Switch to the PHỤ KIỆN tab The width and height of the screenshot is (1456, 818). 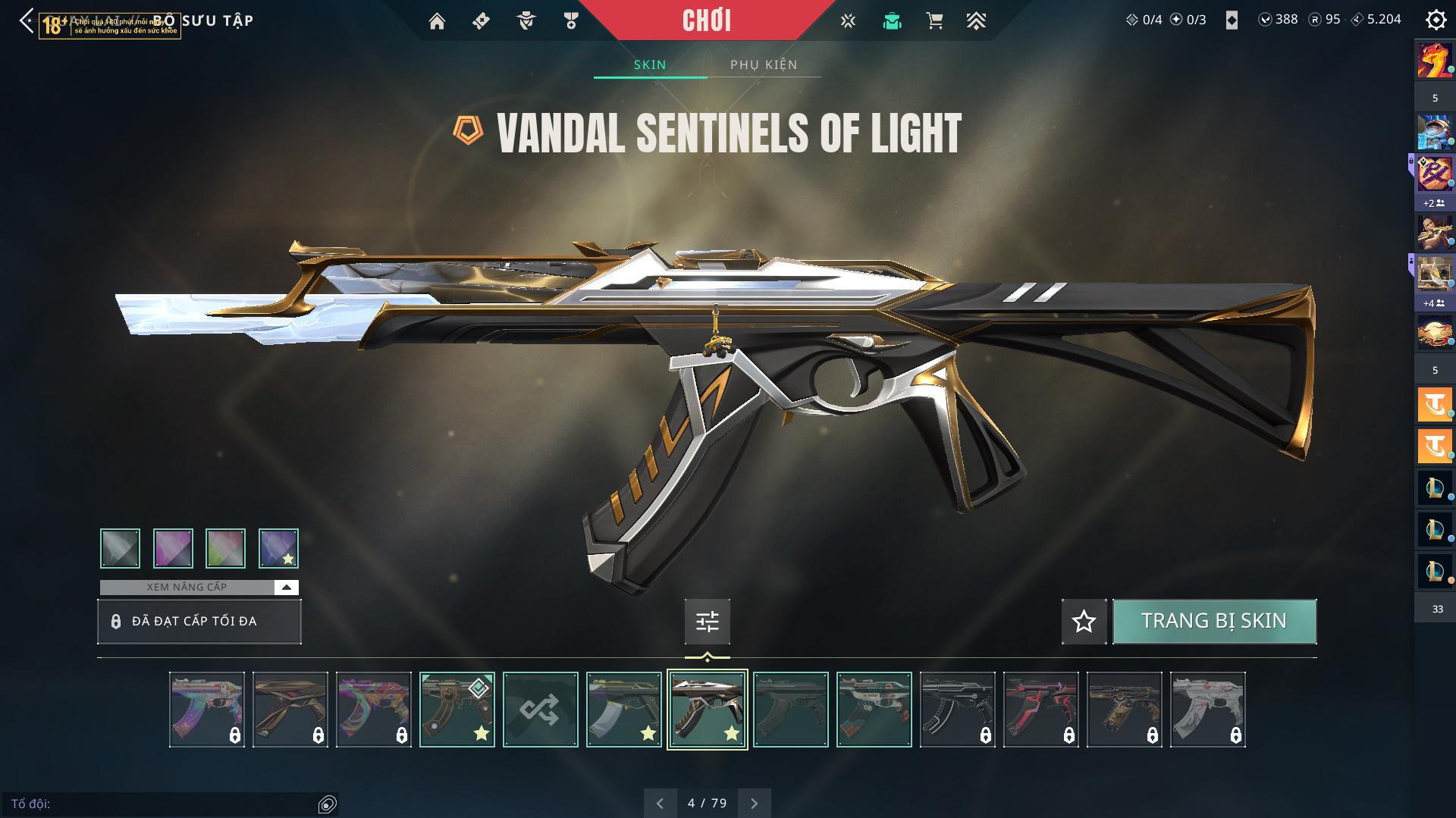(x=764, y=65)
